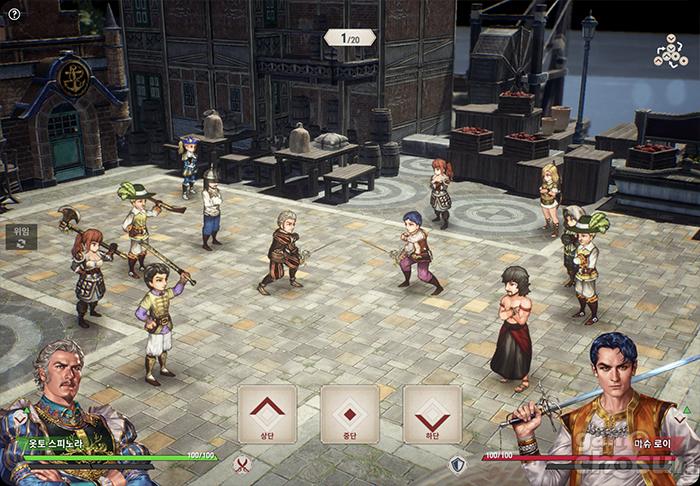The image size is (700, 486).
Task: Open the question mark help icon
Action: pyautogui.click(x=14, y=14)
